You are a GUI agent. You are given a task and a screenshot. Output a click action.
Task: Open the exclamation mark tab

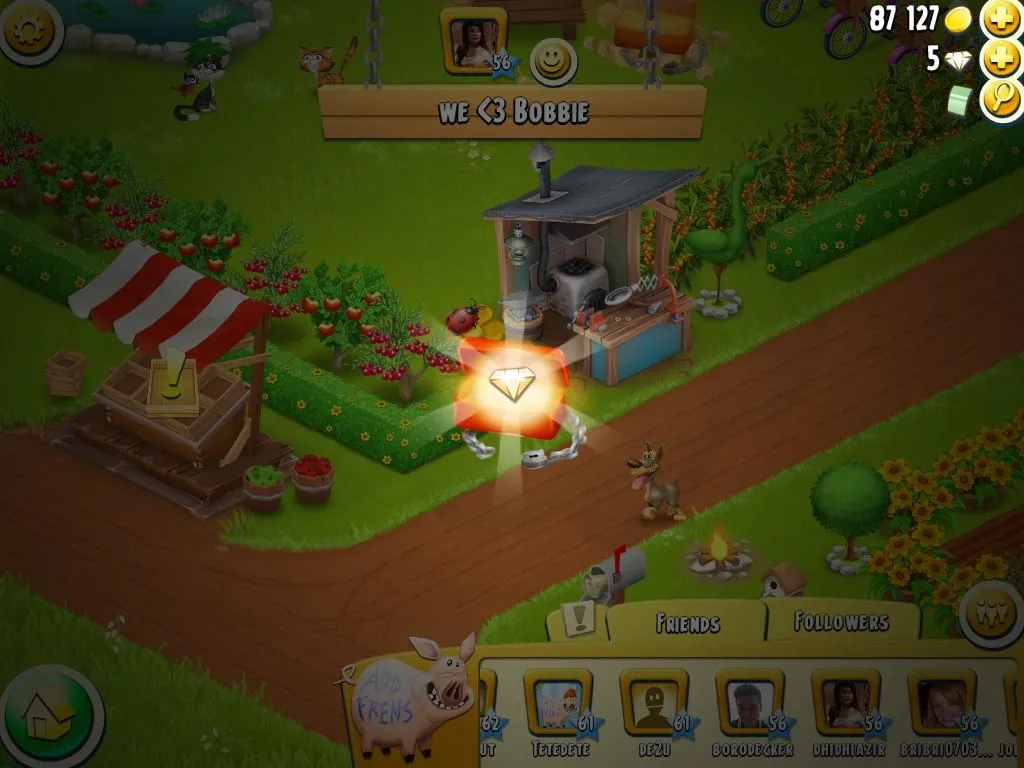[578, 620]
